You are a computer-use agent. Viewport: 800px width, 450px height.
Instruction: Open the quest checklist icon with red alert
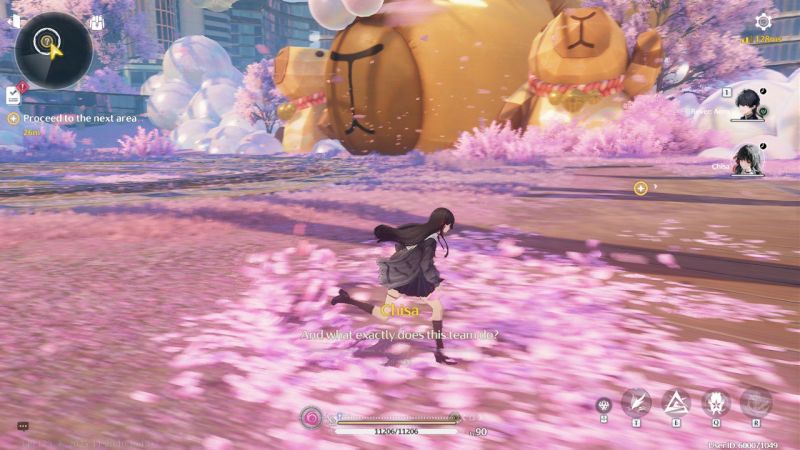[15, 95]
